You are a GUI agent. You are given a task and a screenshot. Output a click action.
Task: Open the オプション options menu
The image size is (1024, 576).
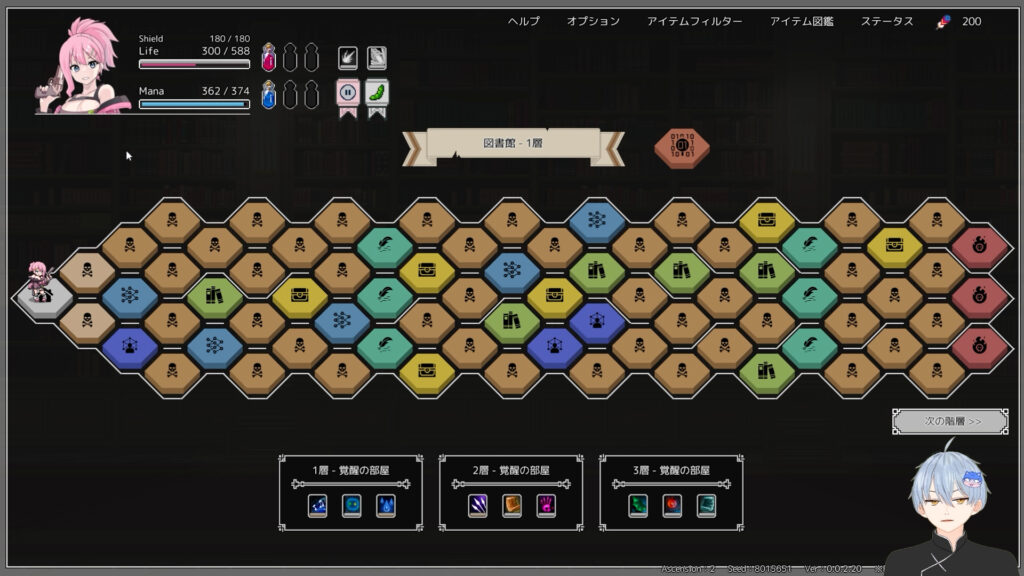pos(593,21)
